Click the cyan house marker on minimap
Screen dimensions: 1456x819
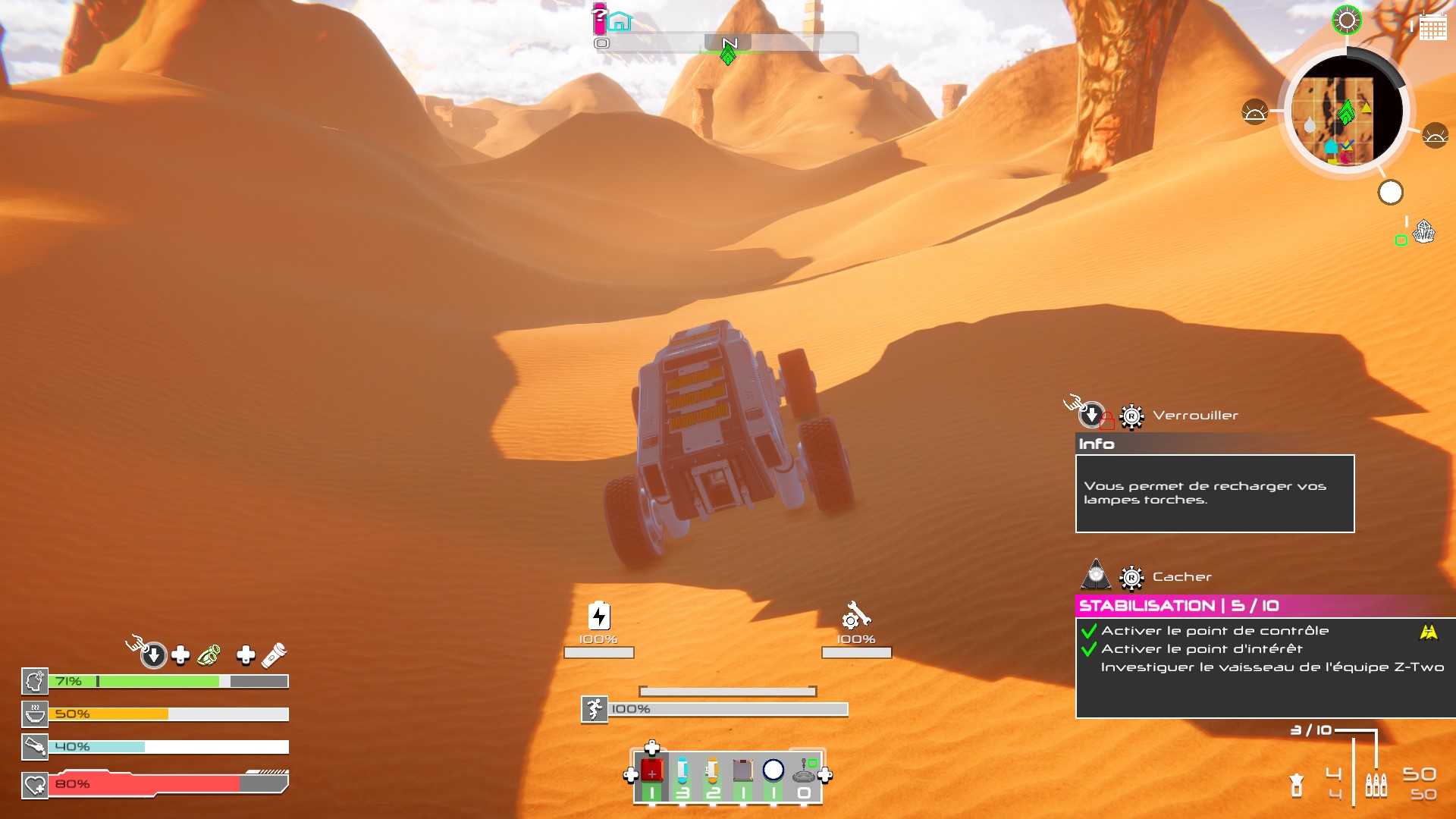click(x=1331, y=146)
